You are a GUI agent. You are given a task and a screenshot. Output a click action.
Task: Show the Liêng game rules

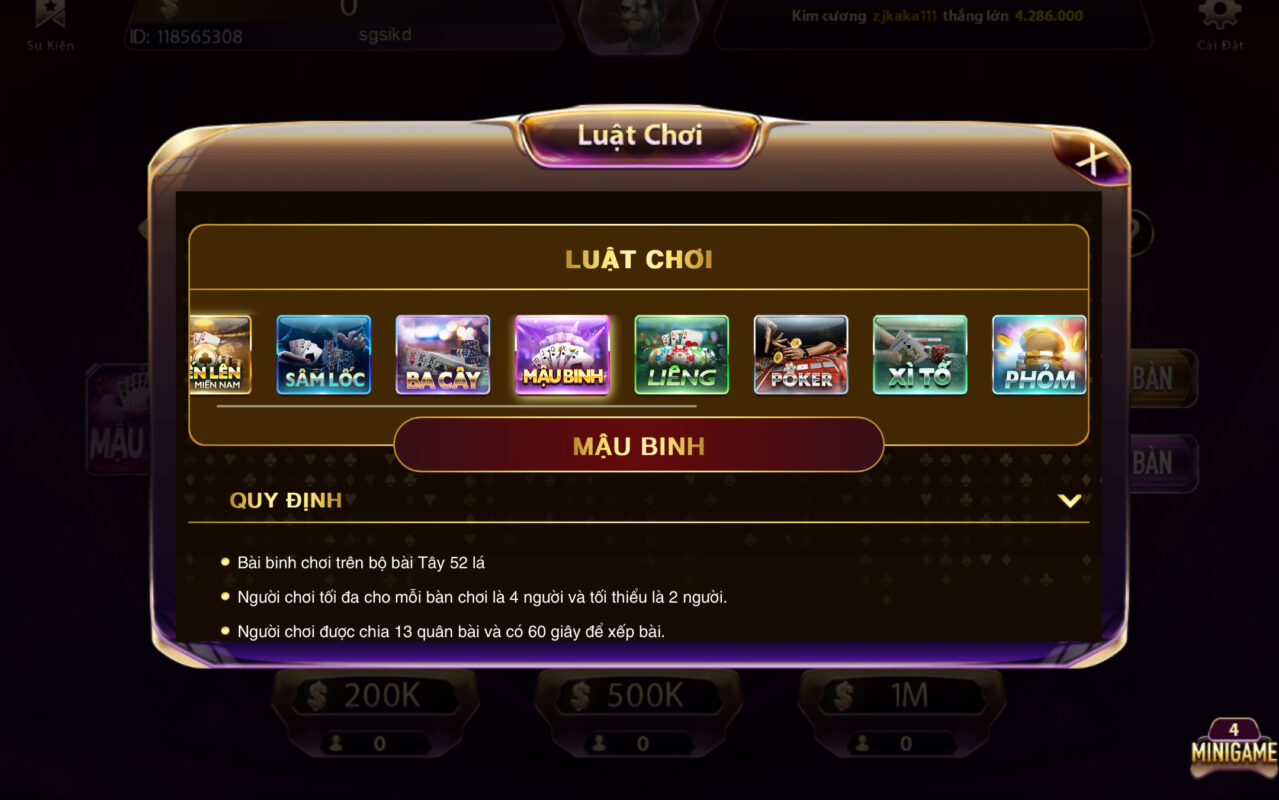pyautogui.click(x=681, y=355)
